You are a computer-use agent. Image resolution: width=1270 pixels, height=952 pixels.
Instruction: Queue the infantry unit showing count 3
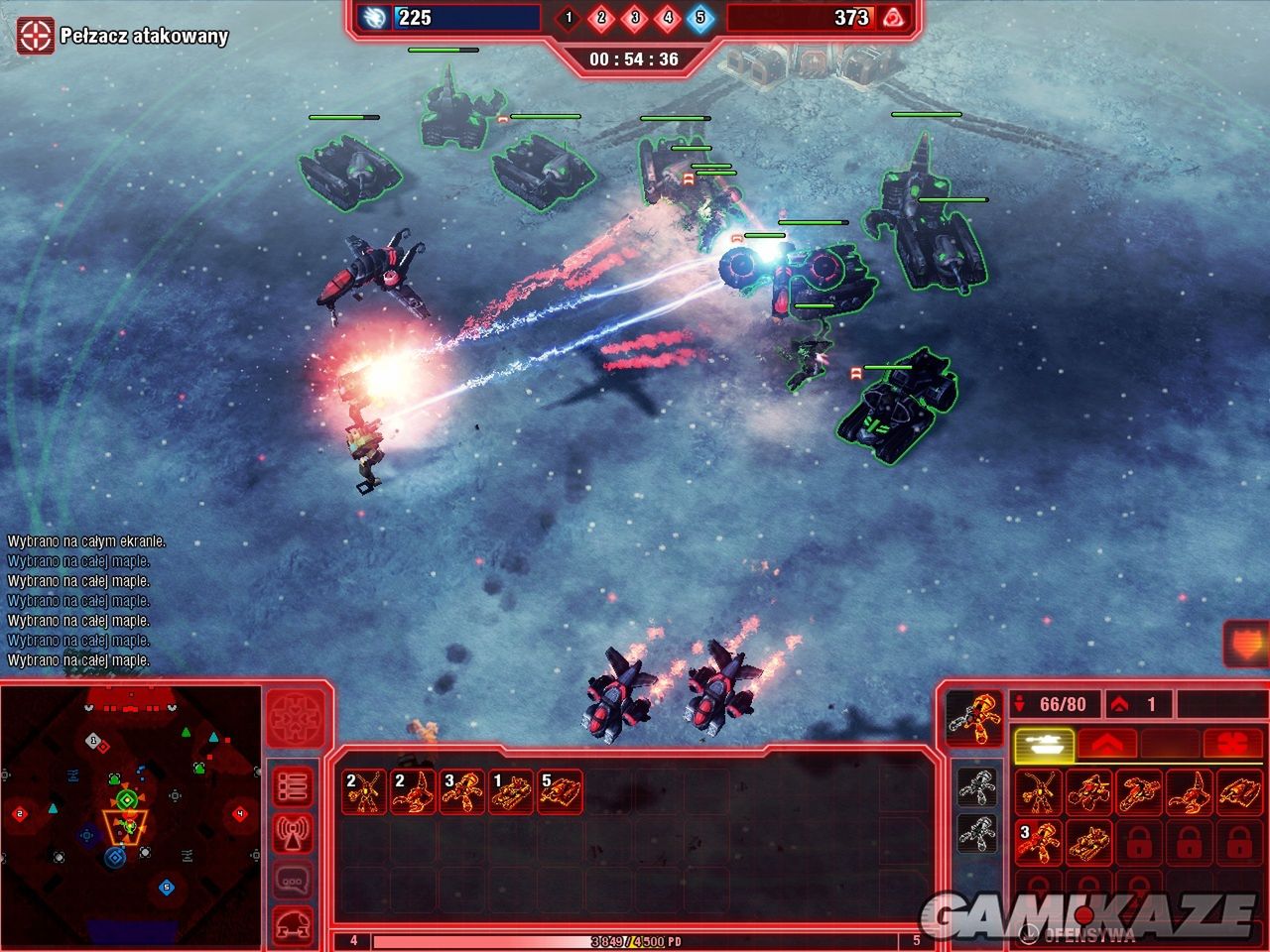coord(1039,841)
